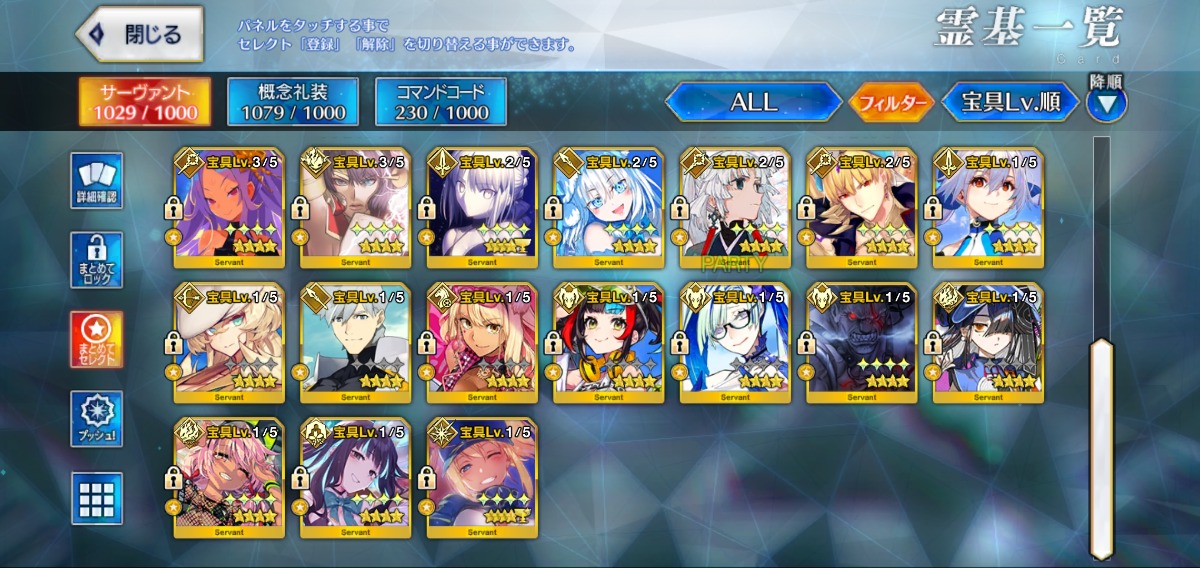The image size is (1200, 568).
Task: Change the 宝具Lv.順 sort order
Action: pos(1010,102)
